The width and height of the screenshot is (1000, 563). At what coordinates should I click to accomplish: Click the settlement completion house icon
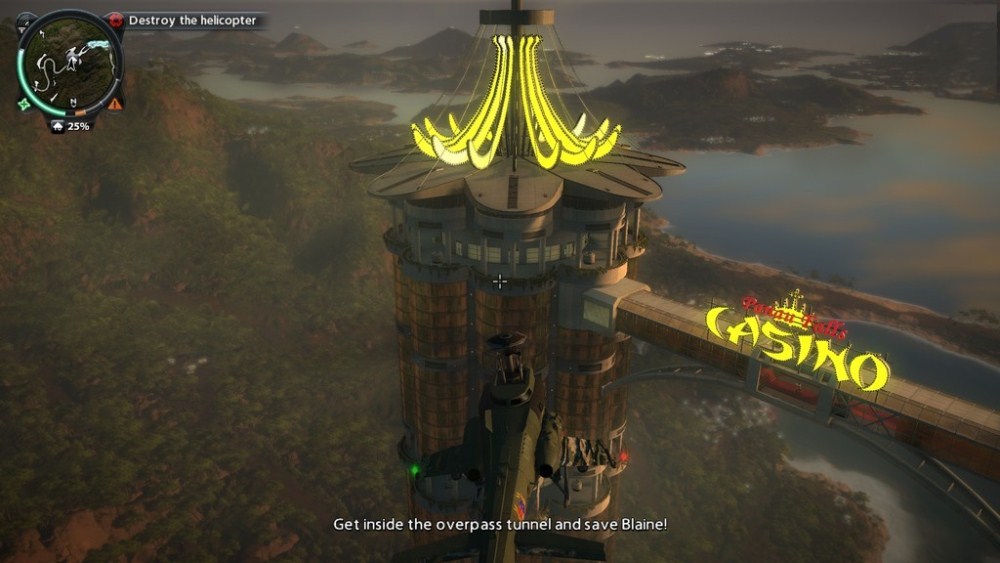[58, 126]
